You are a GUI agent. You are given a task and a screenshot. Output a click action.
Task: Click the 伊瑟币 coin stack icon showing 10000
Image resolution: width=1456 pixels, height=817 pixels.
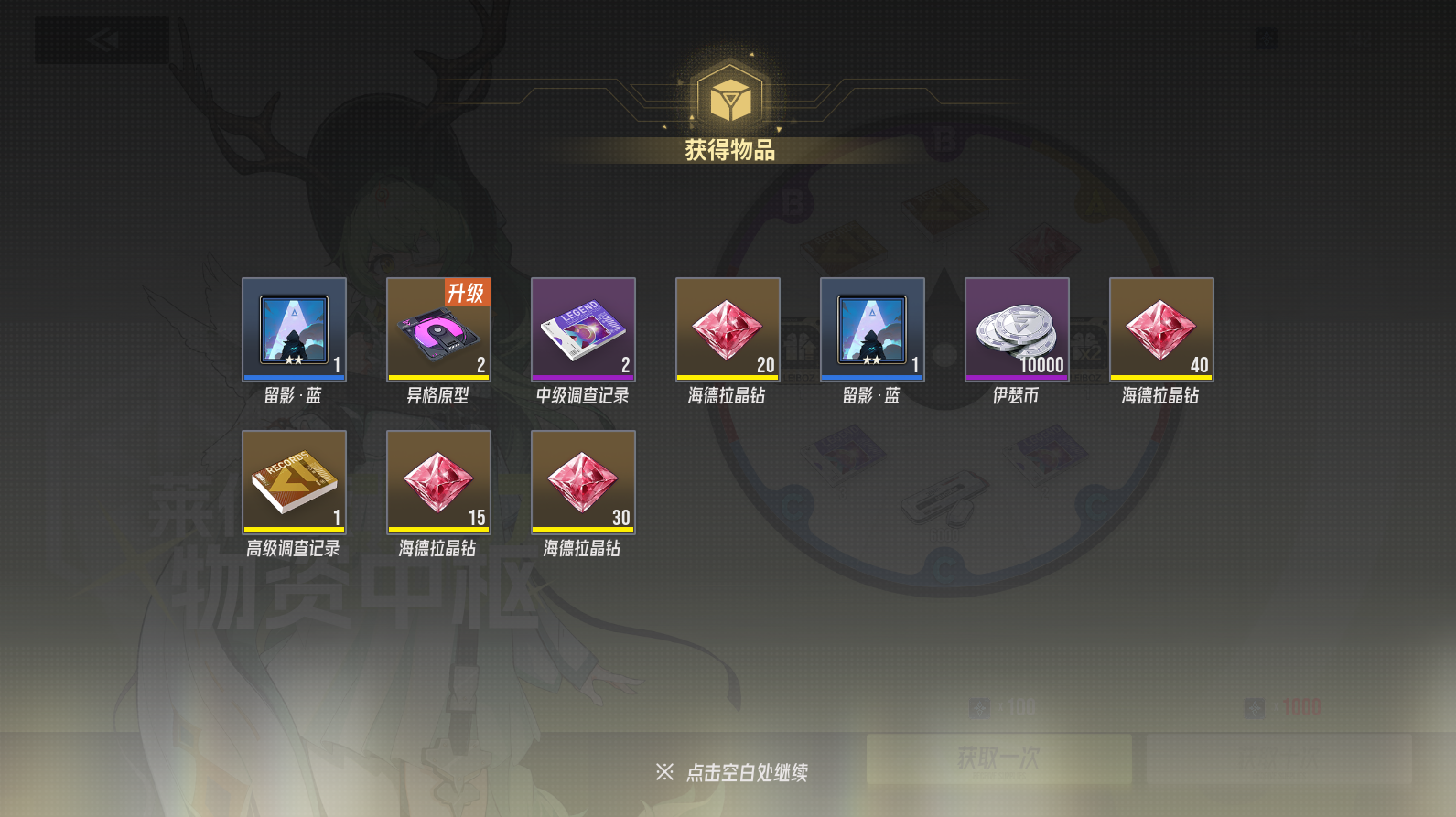coord(1016,329)
